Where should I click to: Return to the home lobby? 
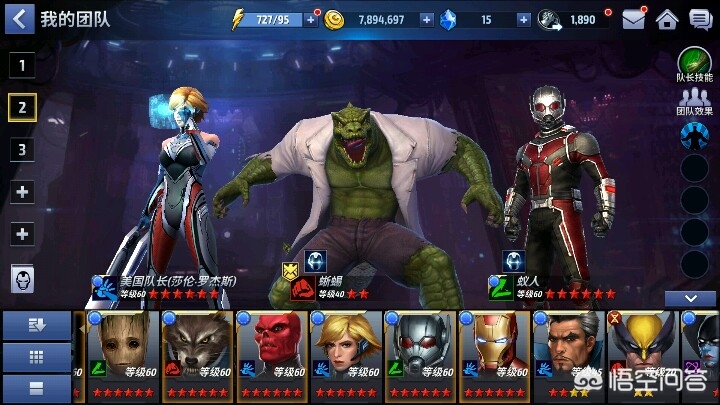pos(667,19)
